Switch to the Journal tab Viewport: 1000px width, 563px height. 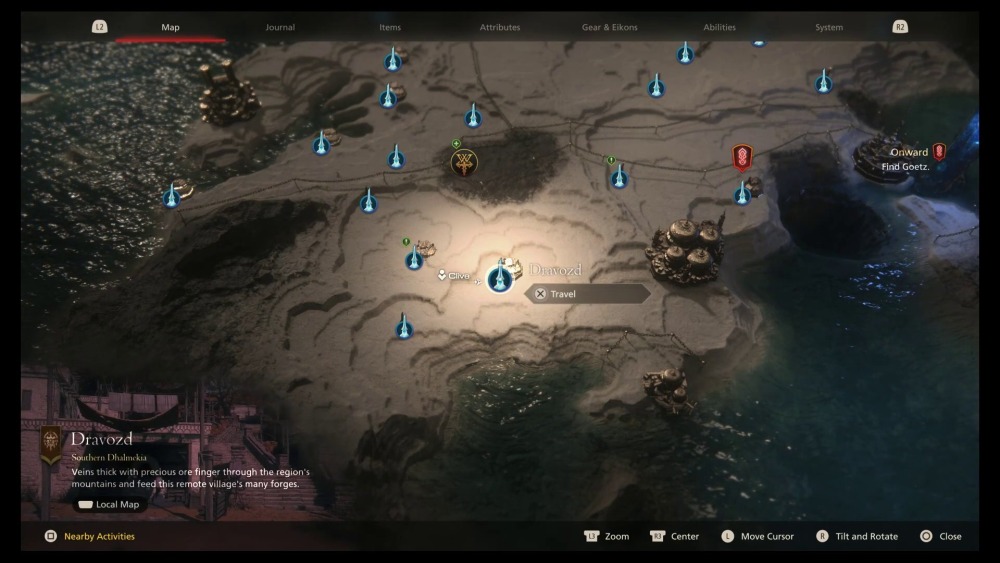pyautogui.click(x=280, y=27)
